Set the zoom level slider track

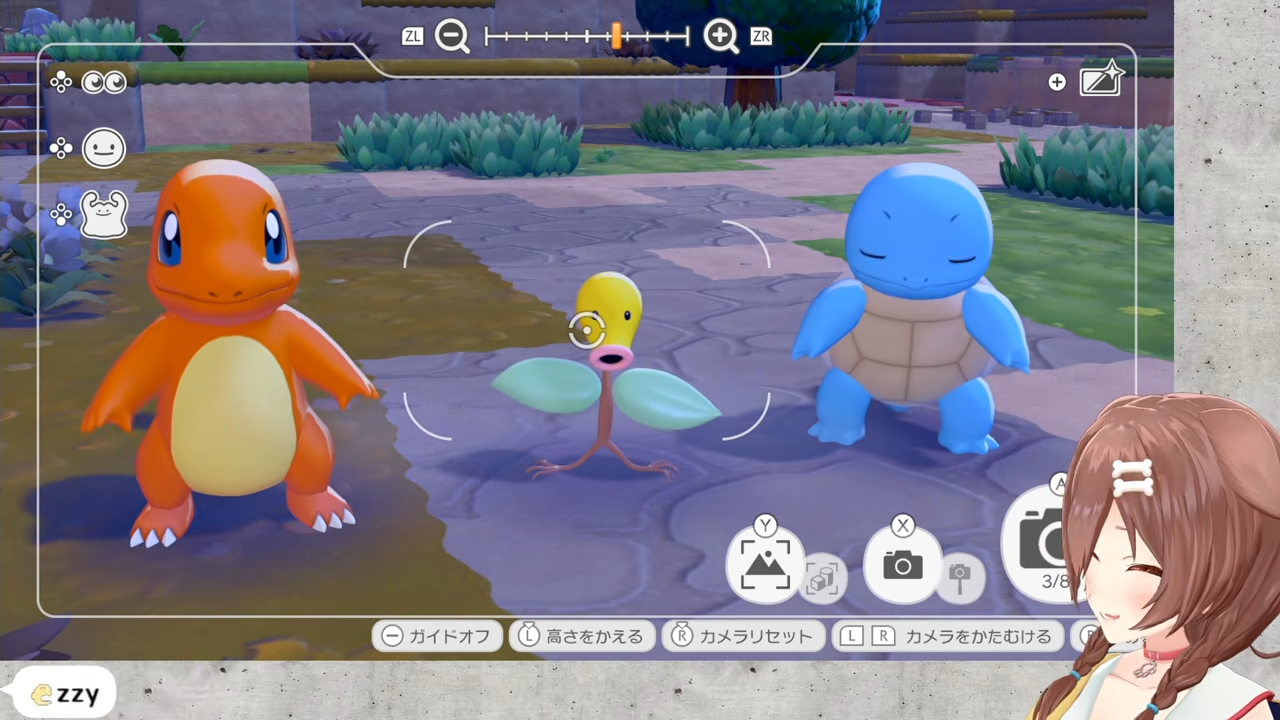tap(587, 37)
